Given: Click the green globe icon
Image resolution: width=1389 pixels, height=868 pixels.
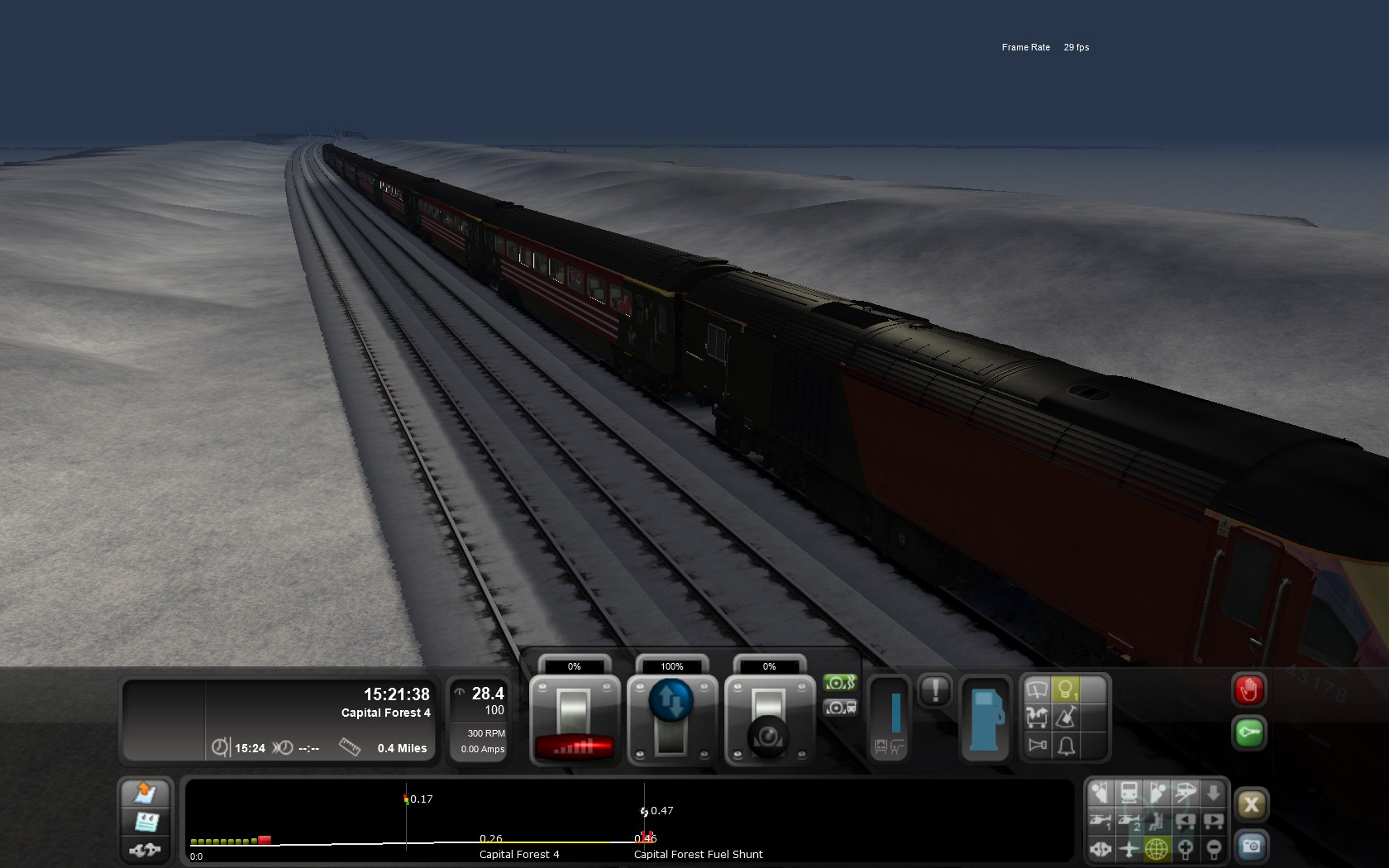Looking at the screenshot, I should [x=1157, y=848].
